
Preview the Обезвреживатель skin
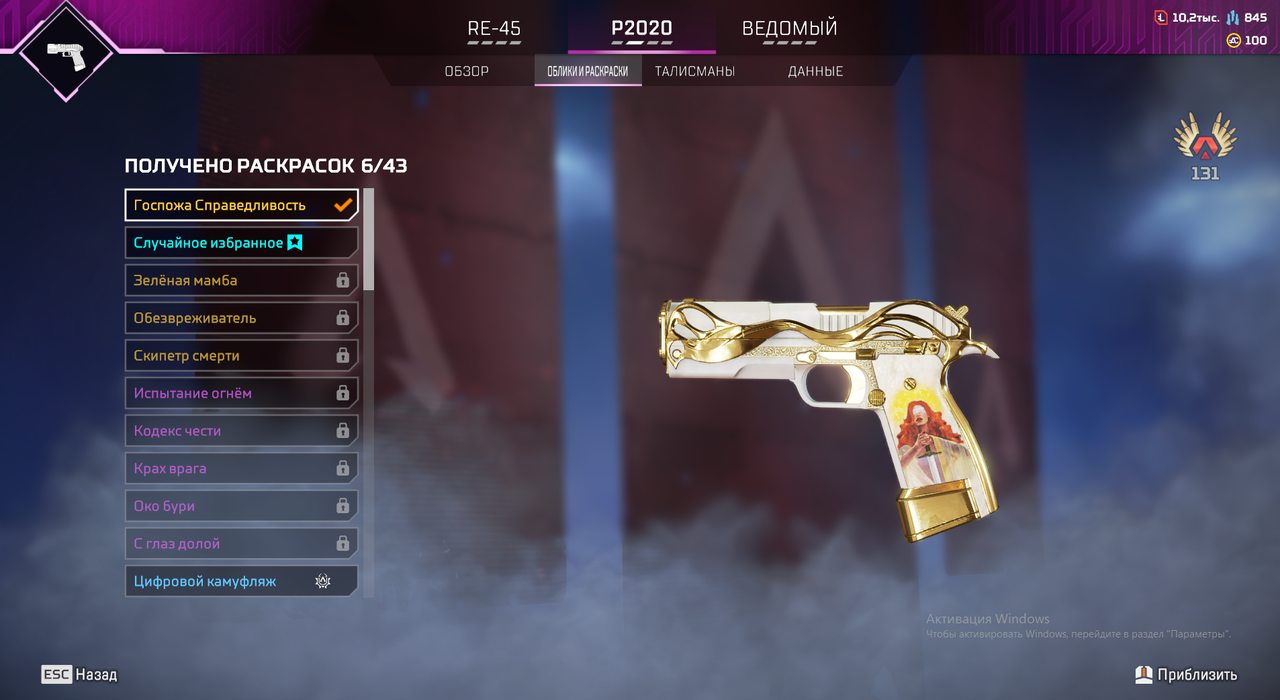coord(241,318)
